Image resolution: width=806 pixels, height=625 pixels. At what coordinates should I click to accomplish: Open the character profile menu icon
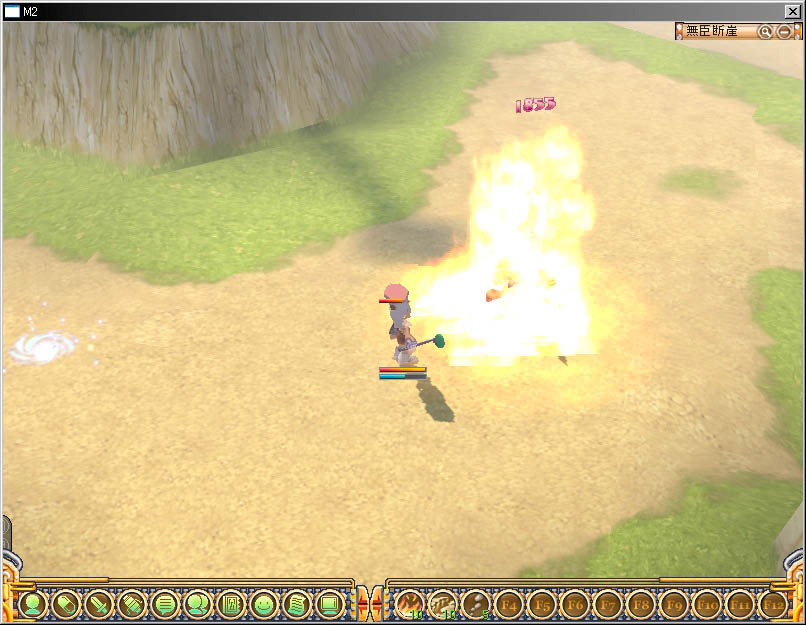tap(33, 604)
